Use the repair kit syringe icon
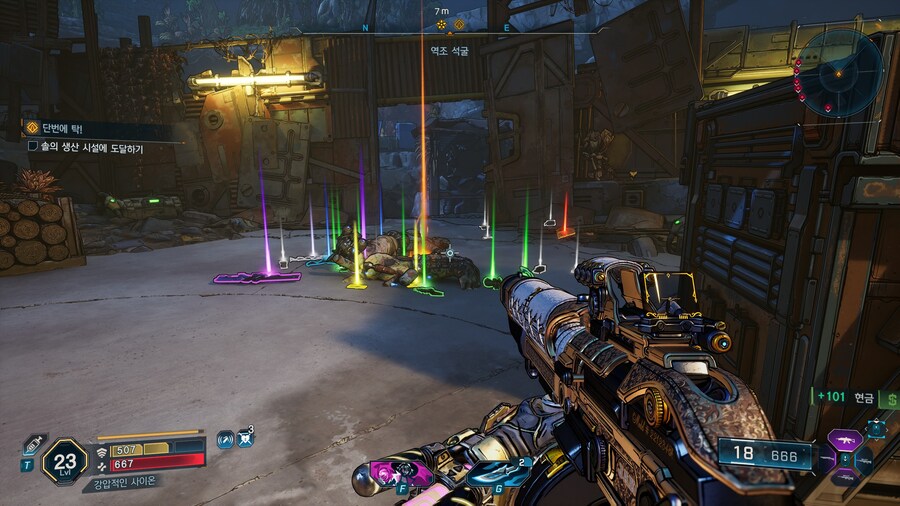 pos(33,442)
